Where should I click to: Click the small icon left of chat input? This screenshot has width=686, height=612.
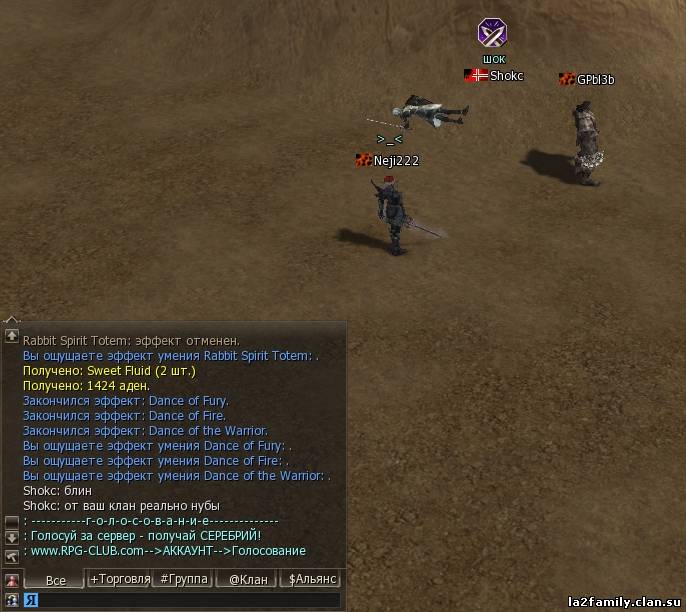tap(12, 600)
